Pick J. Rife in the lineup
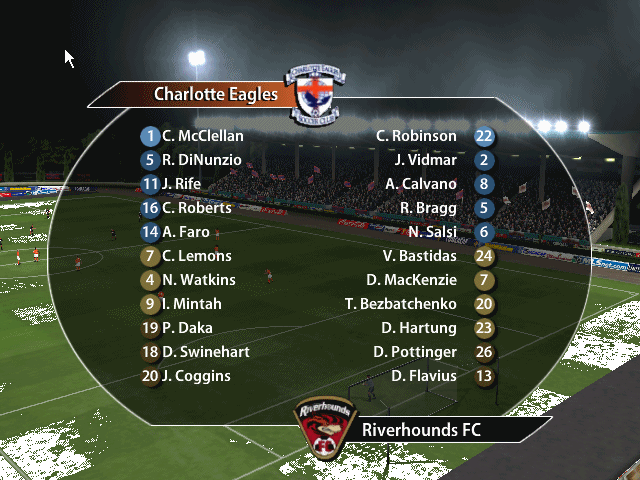The image size is (640, 480). pos(180,184)
